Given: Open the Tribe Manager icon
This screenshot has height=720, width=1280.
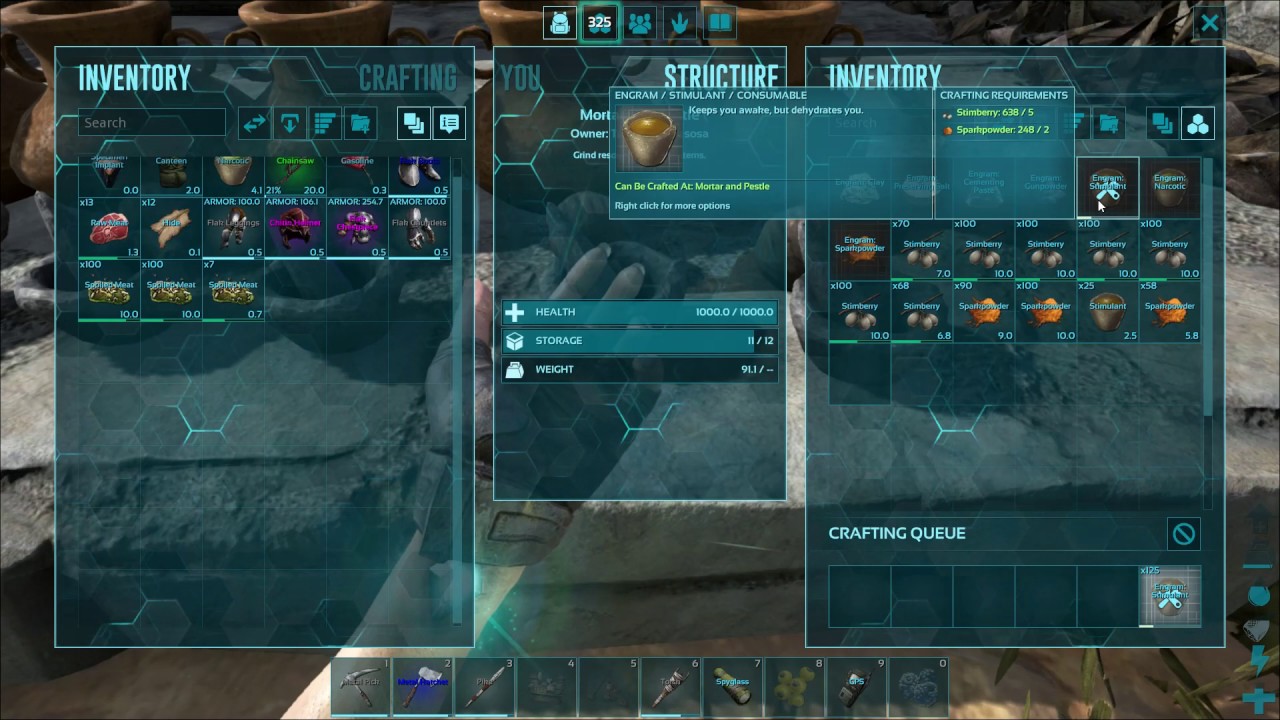Looking at the screenshot, I should point(640,22).
